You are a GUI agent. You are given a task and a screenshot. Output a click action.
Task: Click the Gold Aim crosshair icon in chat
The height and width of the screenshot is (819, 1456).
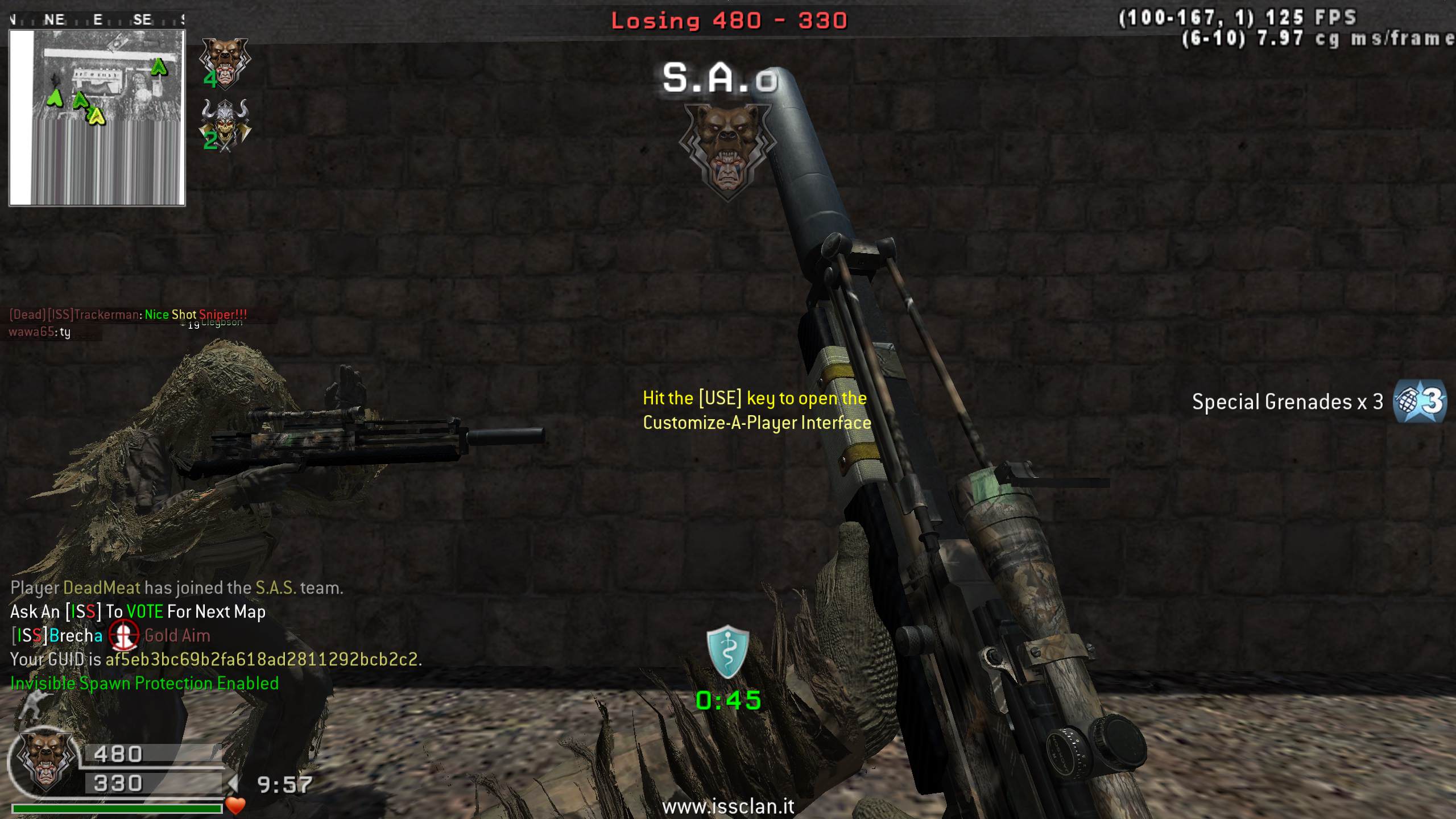123,635
